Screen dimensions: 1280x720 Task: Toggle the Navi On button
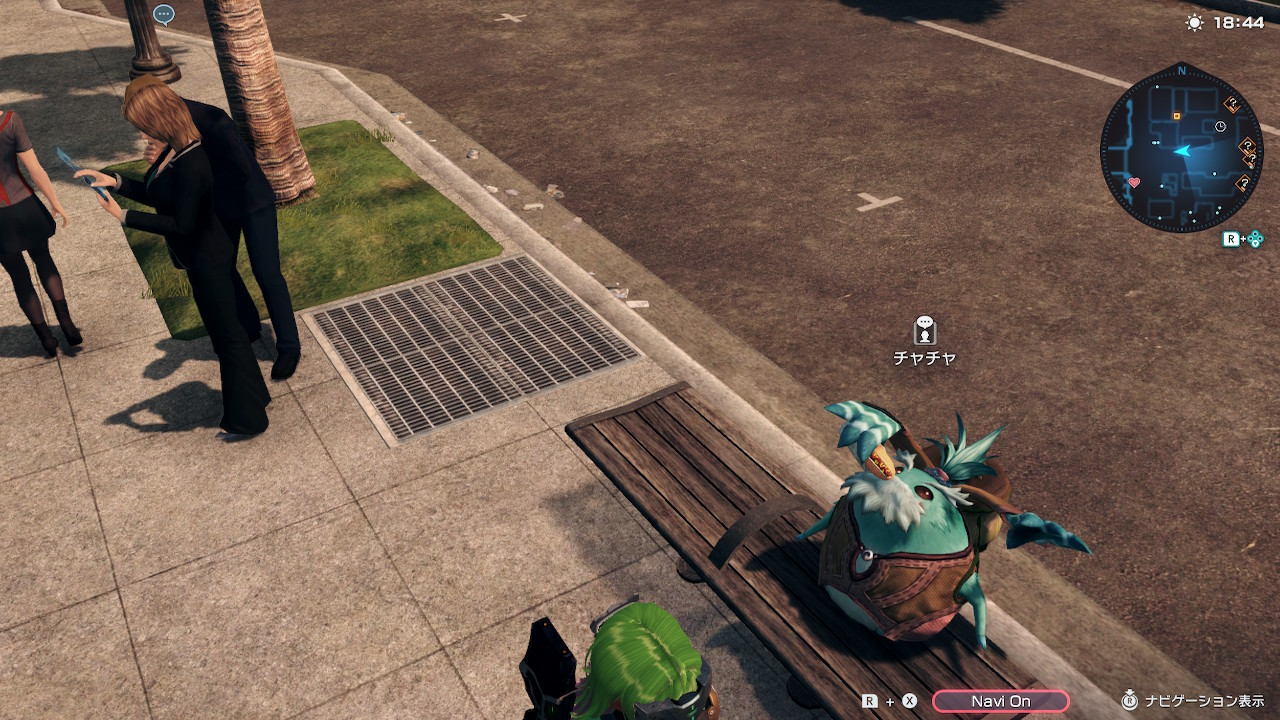pos(1000,701)
